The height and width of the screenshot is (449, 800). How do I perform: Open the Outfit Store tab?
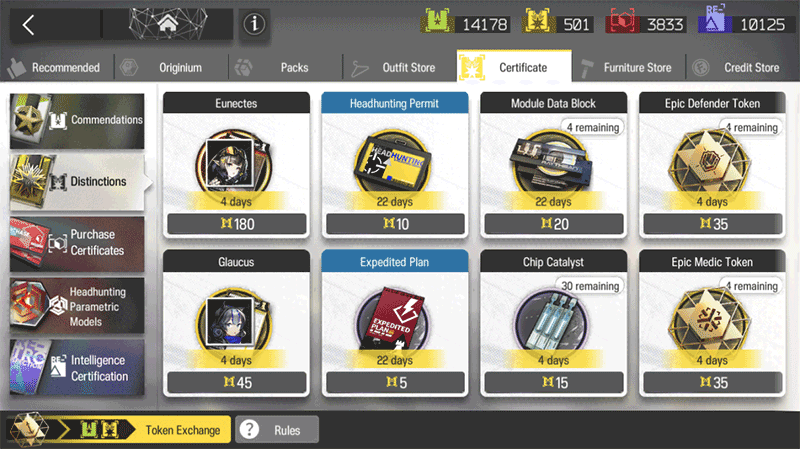[x=399, y=68]
